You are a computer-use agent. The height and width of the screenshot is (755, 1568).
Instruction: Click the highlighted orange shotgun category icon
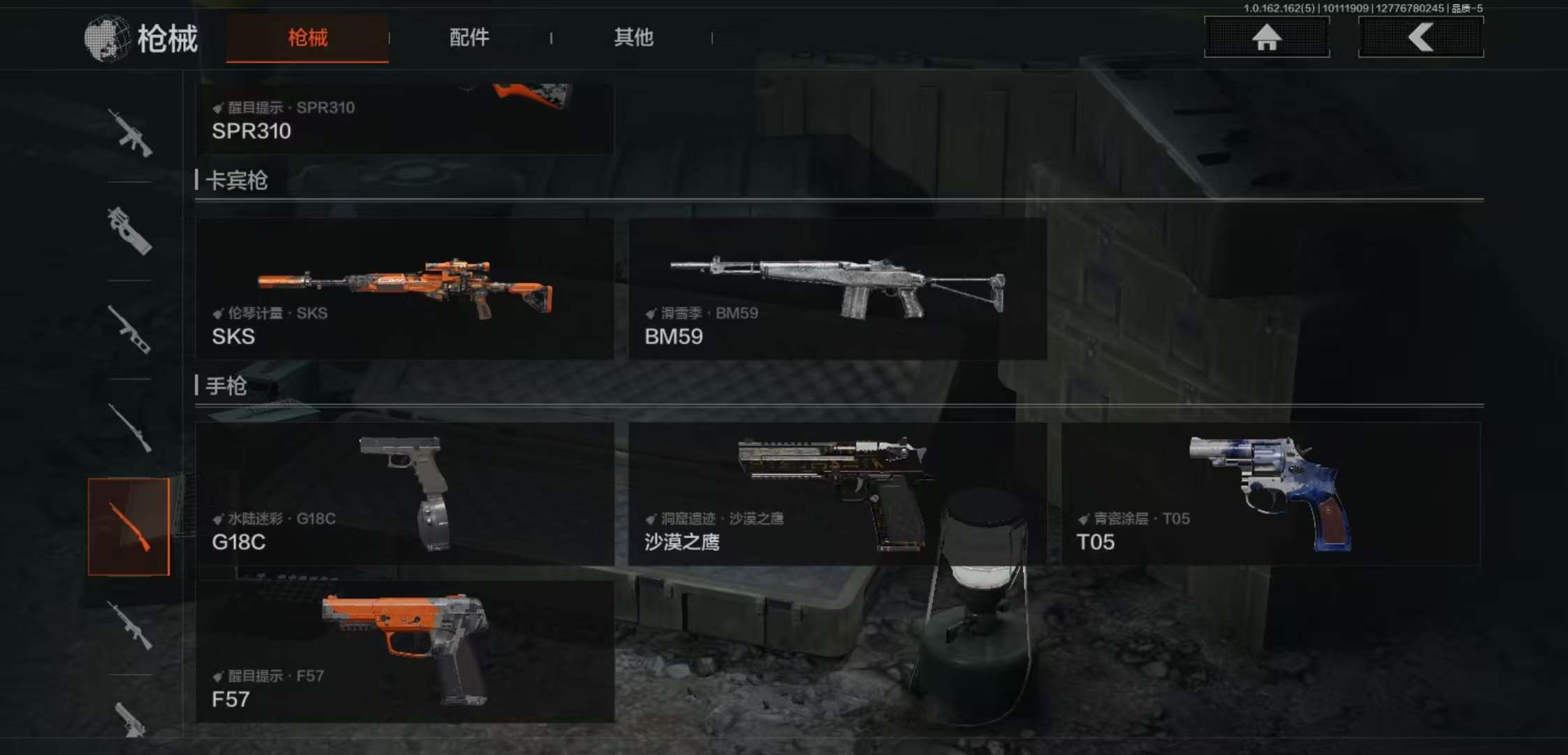pos(129,526)
